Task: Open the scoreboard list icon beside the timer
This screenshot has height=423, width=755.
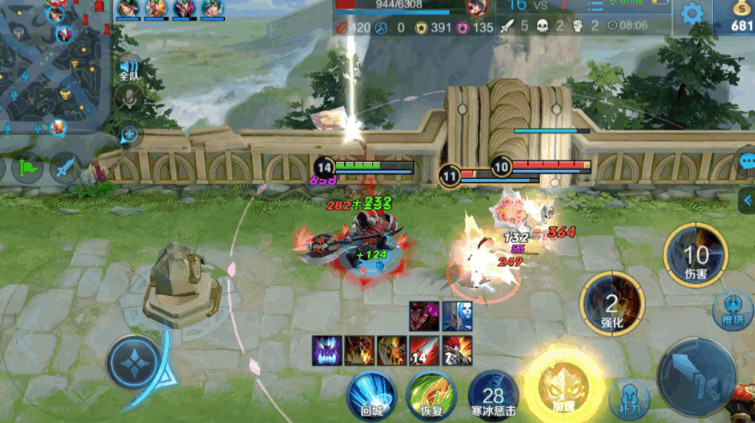Action: coord(595,5)
